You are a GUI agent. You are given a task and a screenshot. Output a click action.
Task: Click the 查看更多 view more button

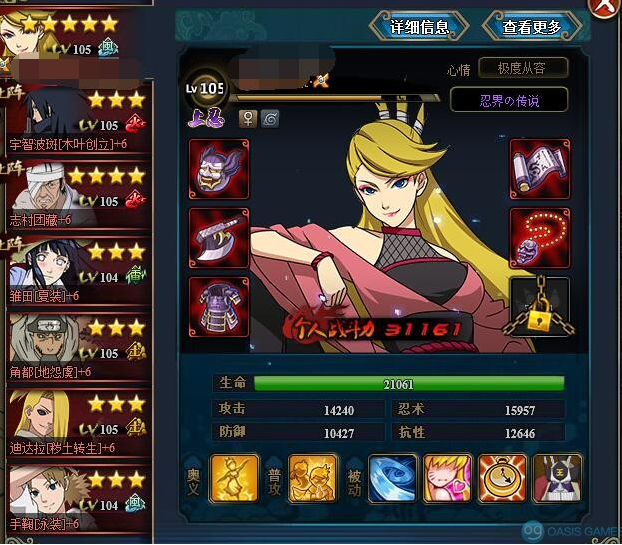532,27
